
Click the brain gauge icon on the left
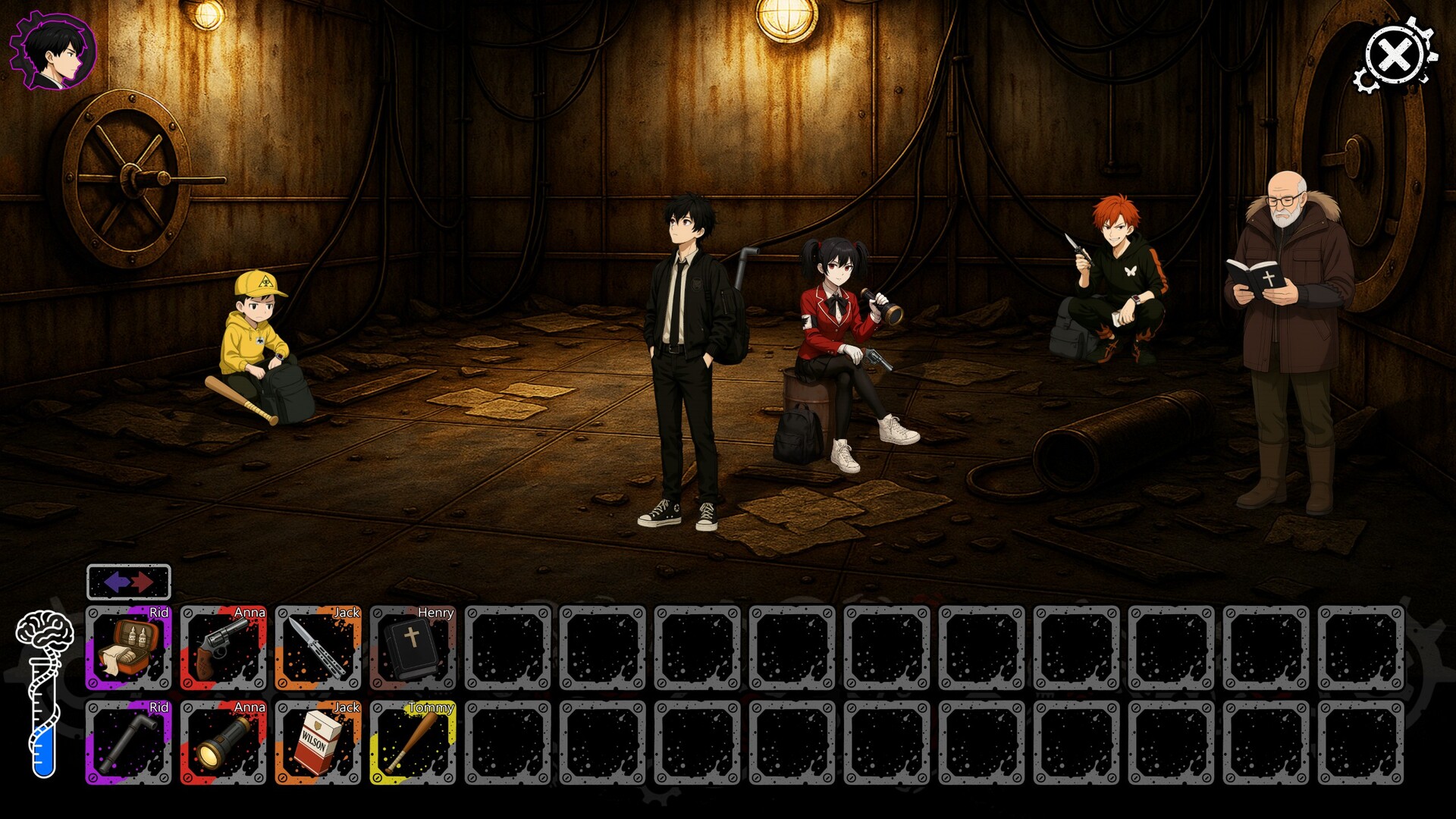44,629
